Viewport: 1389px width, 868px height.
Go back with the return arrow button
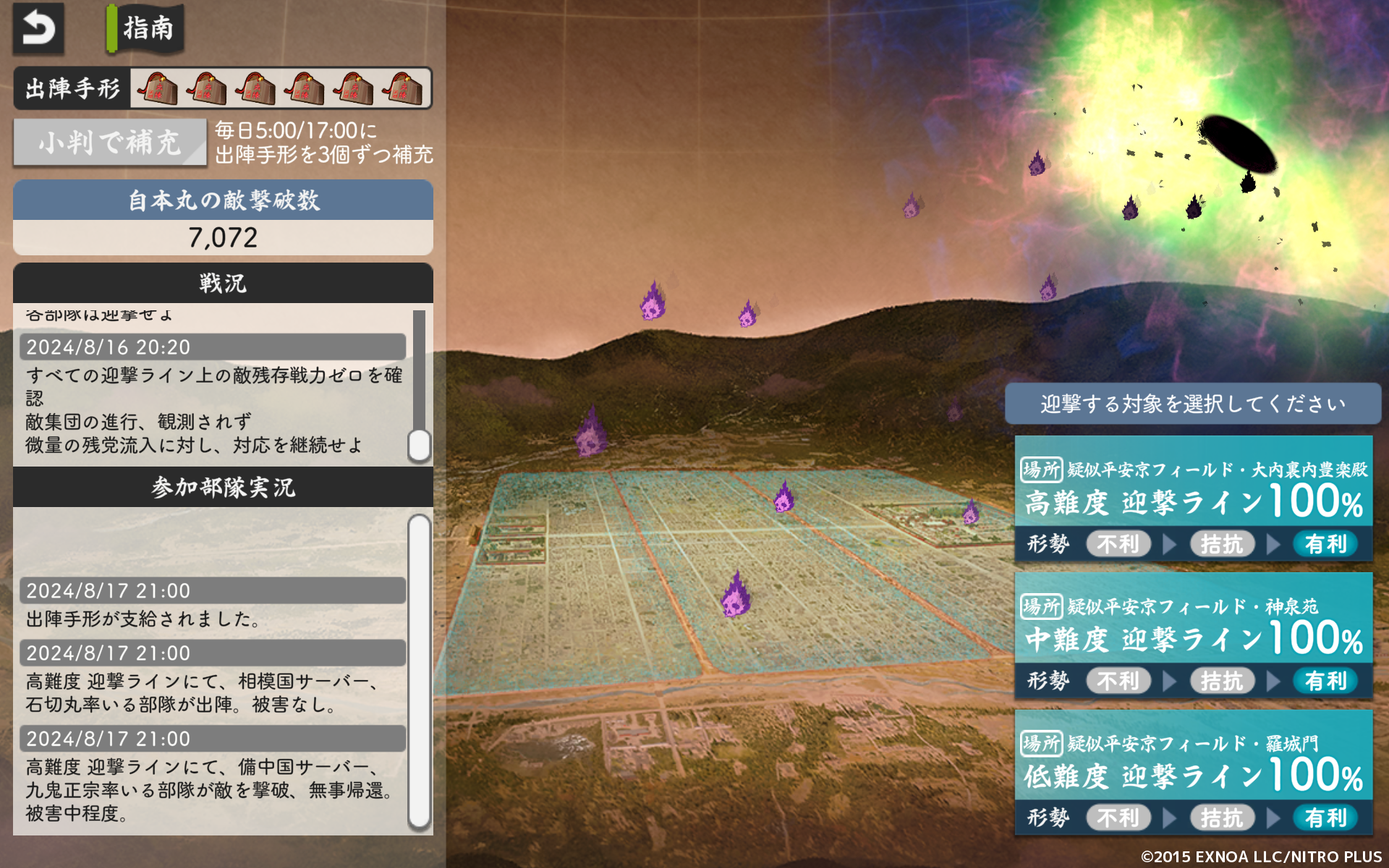pos(38,29)
